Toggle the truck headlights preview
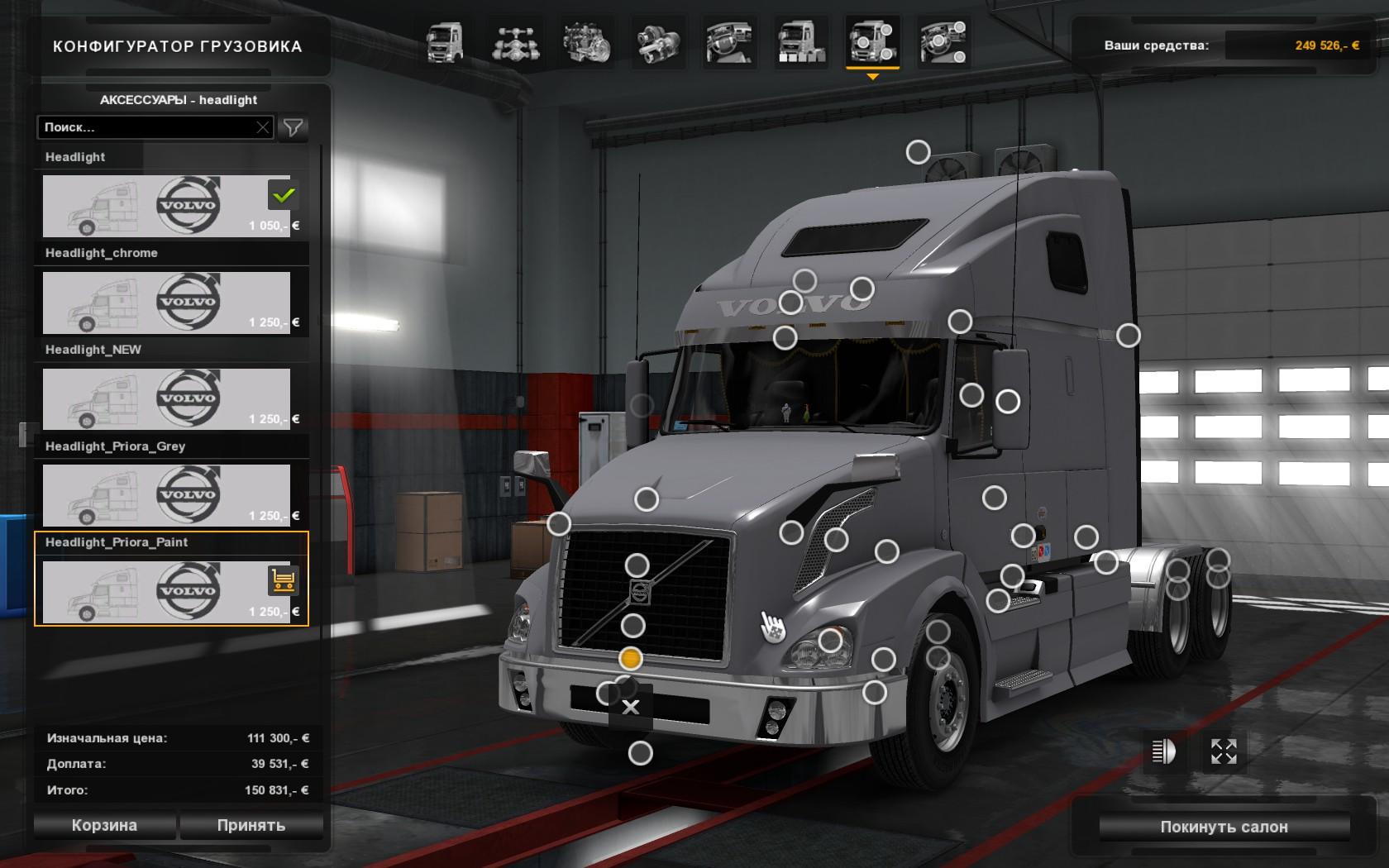Viewport: 1389px width, 868px height. click(1163, 751)
